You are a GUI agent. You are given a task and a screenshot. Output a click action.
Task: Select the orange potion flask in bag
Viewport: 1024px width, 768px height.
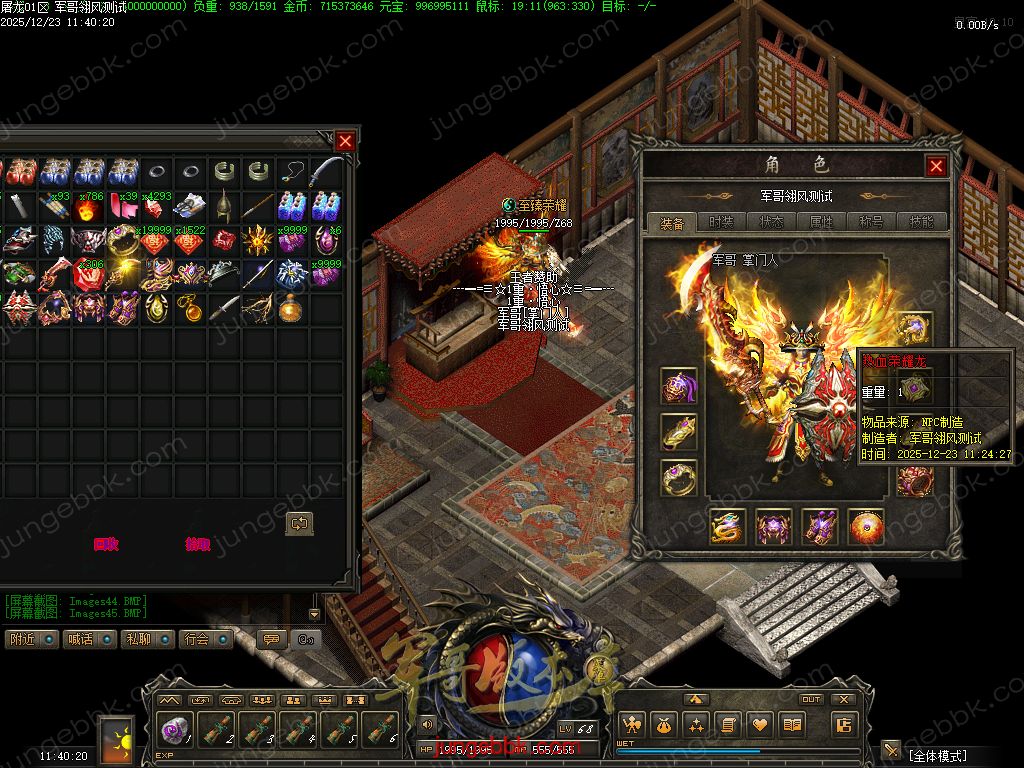292,308
